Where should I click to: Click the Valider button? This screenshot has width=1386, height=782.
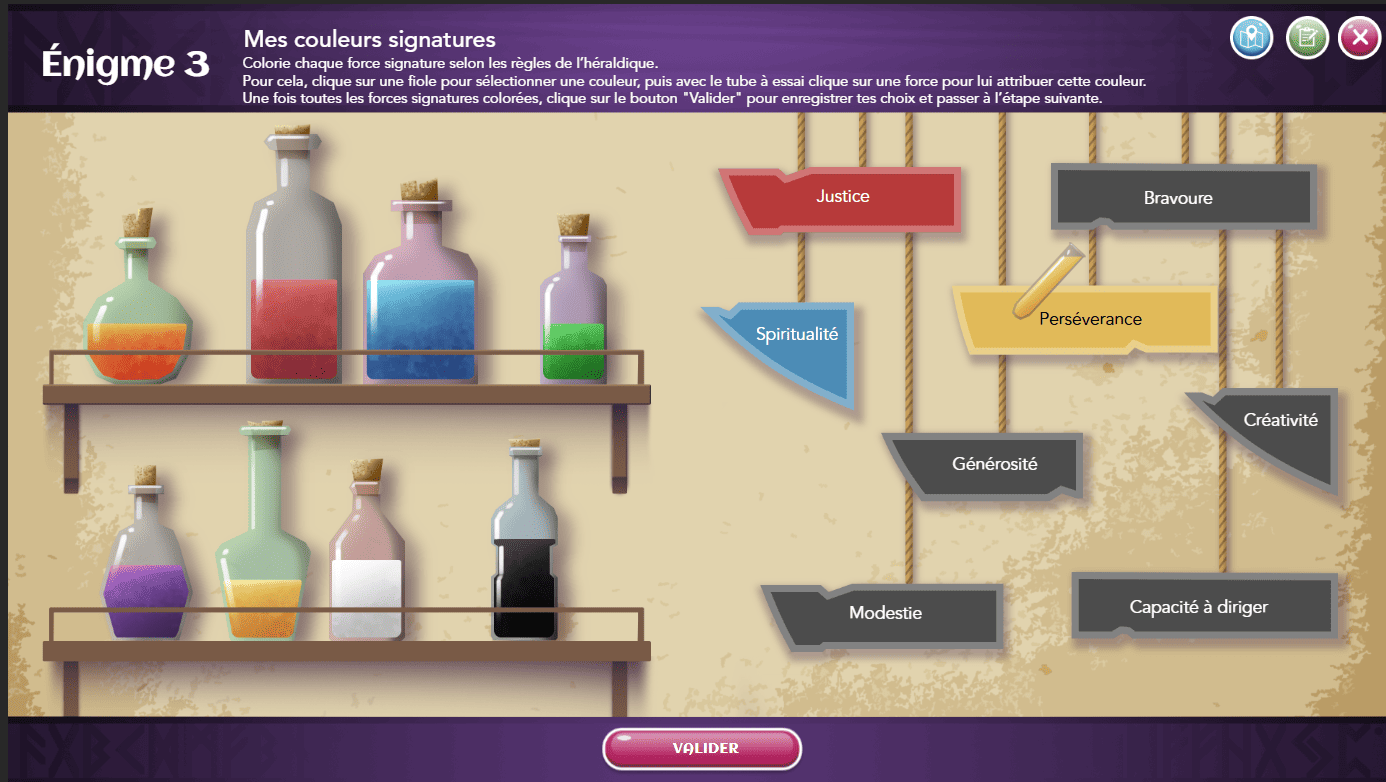click(x=702, y=748)
